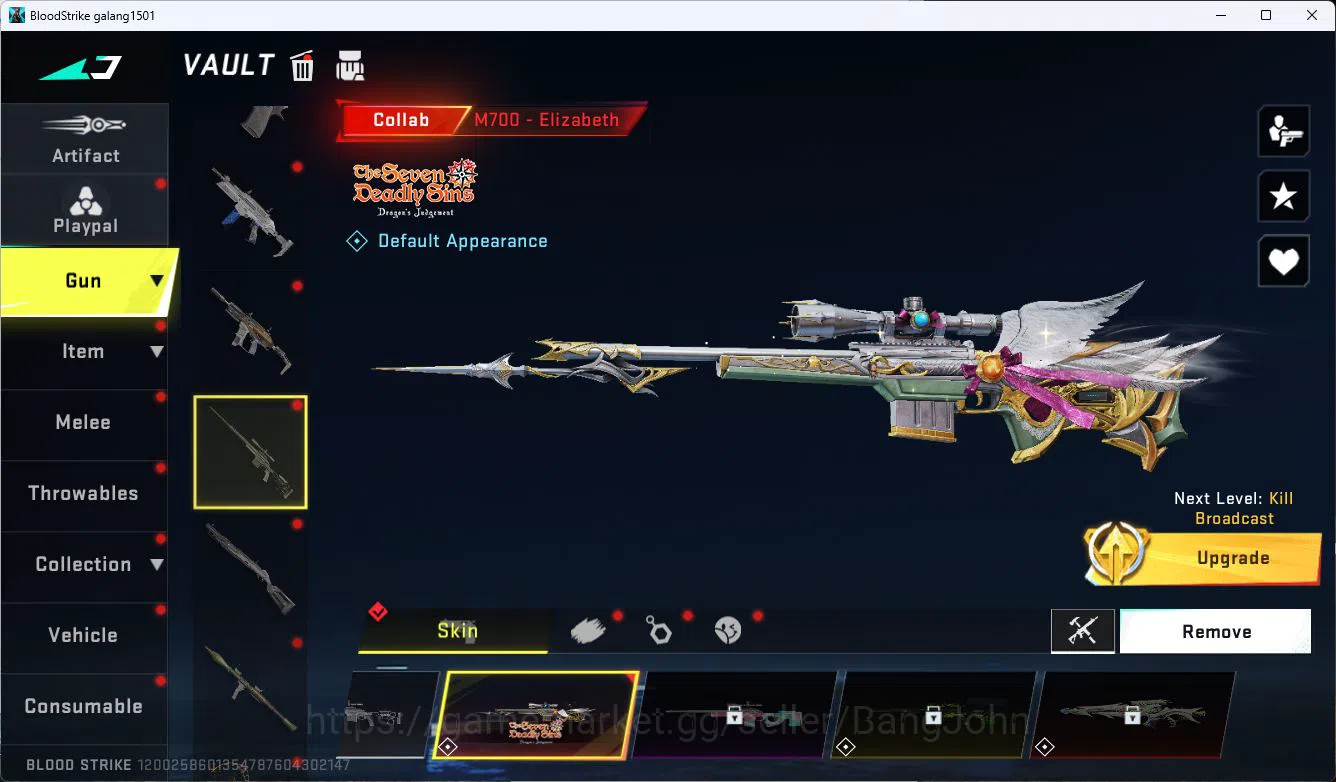Open the Melee category

(x=83, y=422)
